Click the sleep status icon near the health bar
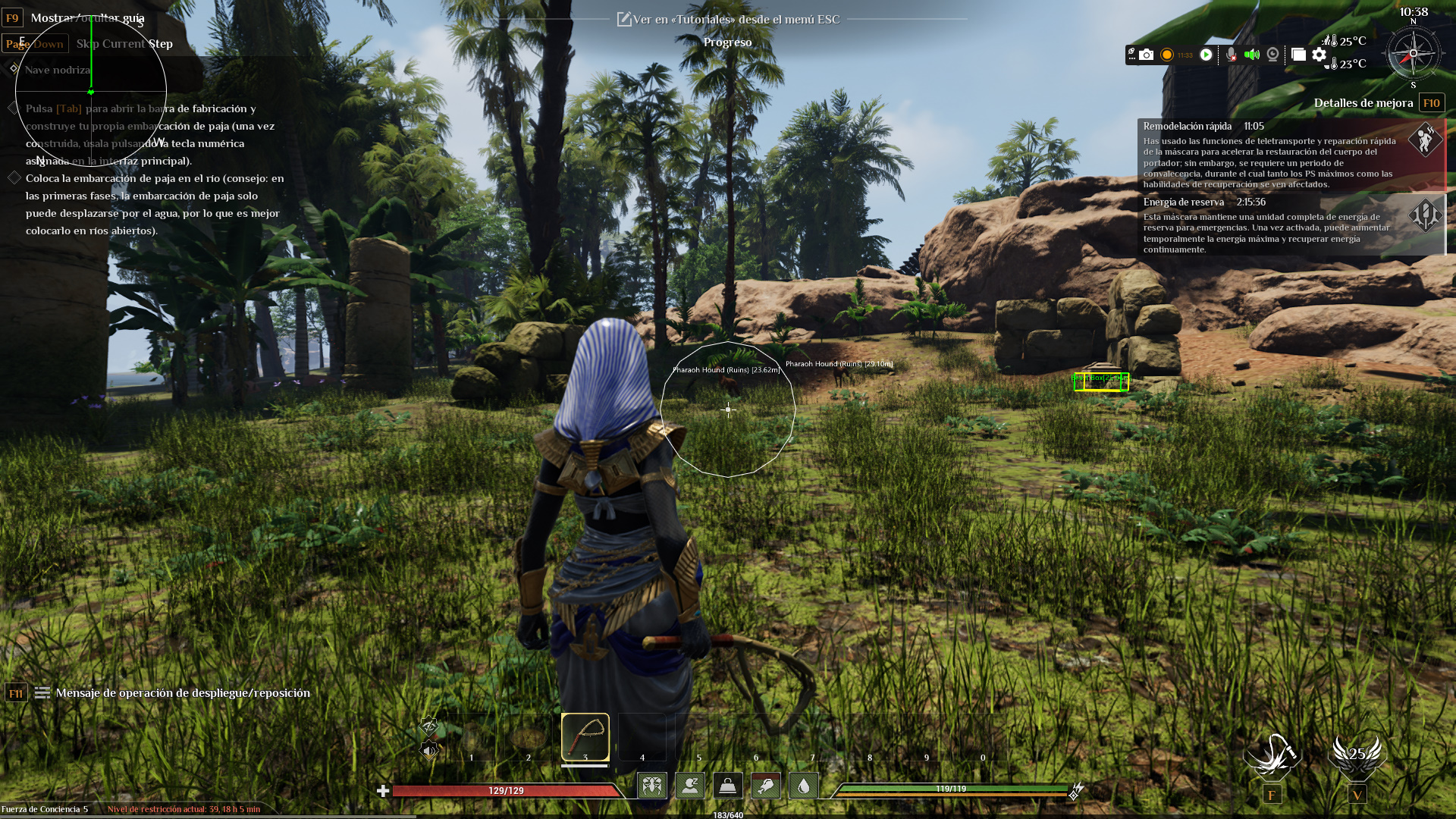This screenshot has height=819, width=1456. [690, 786]
